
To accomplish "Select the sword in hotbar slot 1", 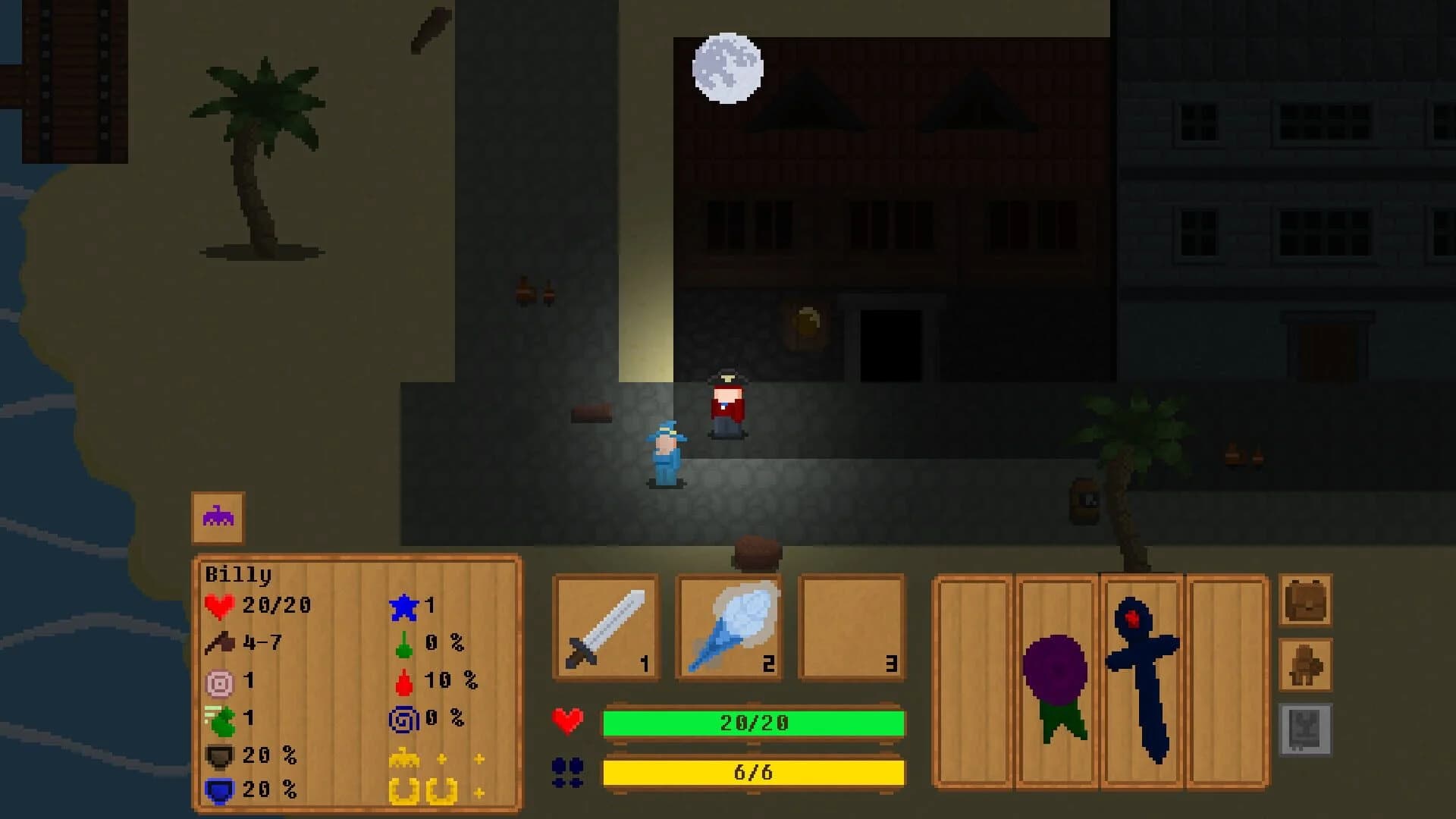I will 605,628.
